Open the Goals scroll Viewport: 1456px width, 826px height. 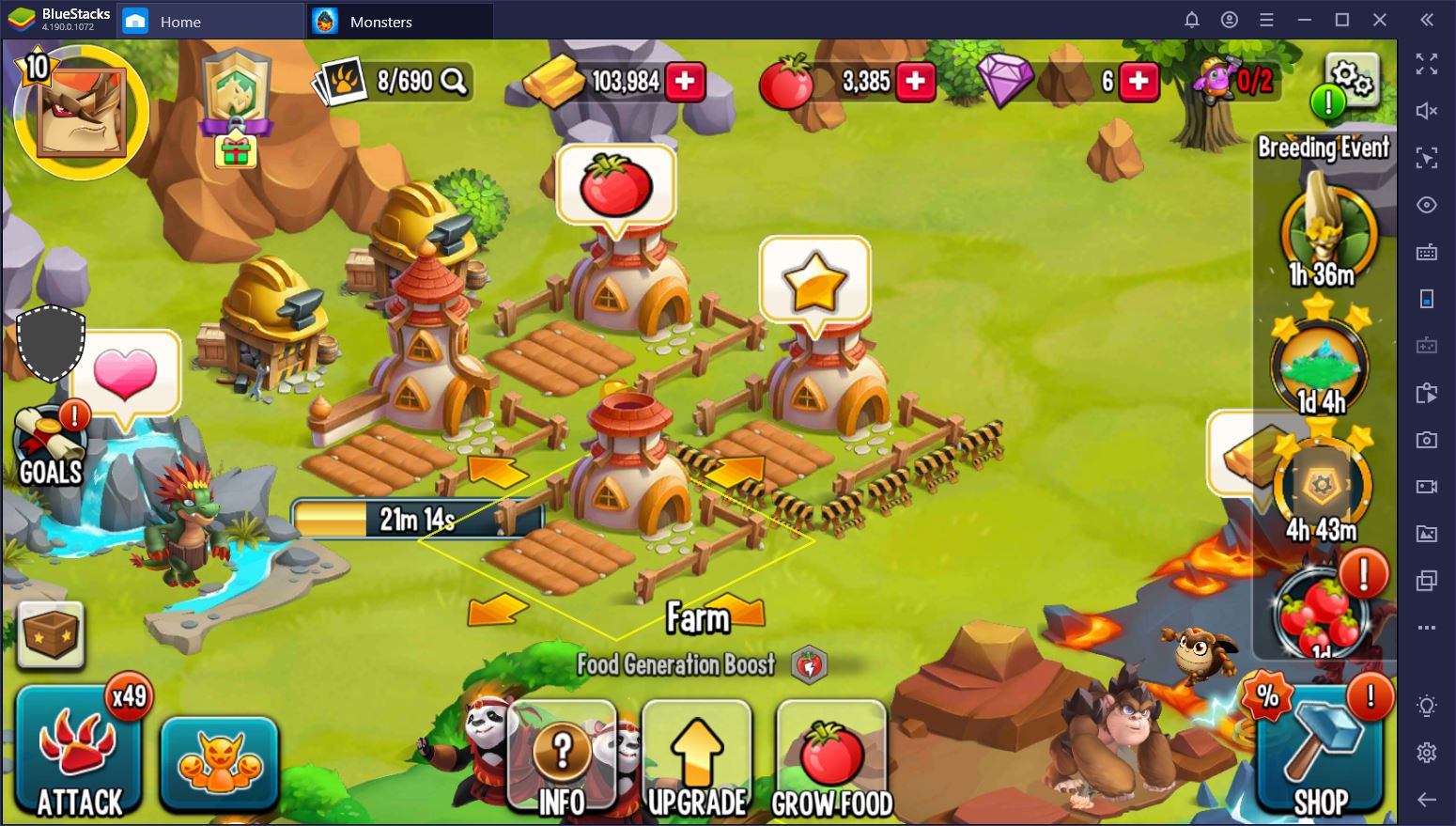(51, 448)
